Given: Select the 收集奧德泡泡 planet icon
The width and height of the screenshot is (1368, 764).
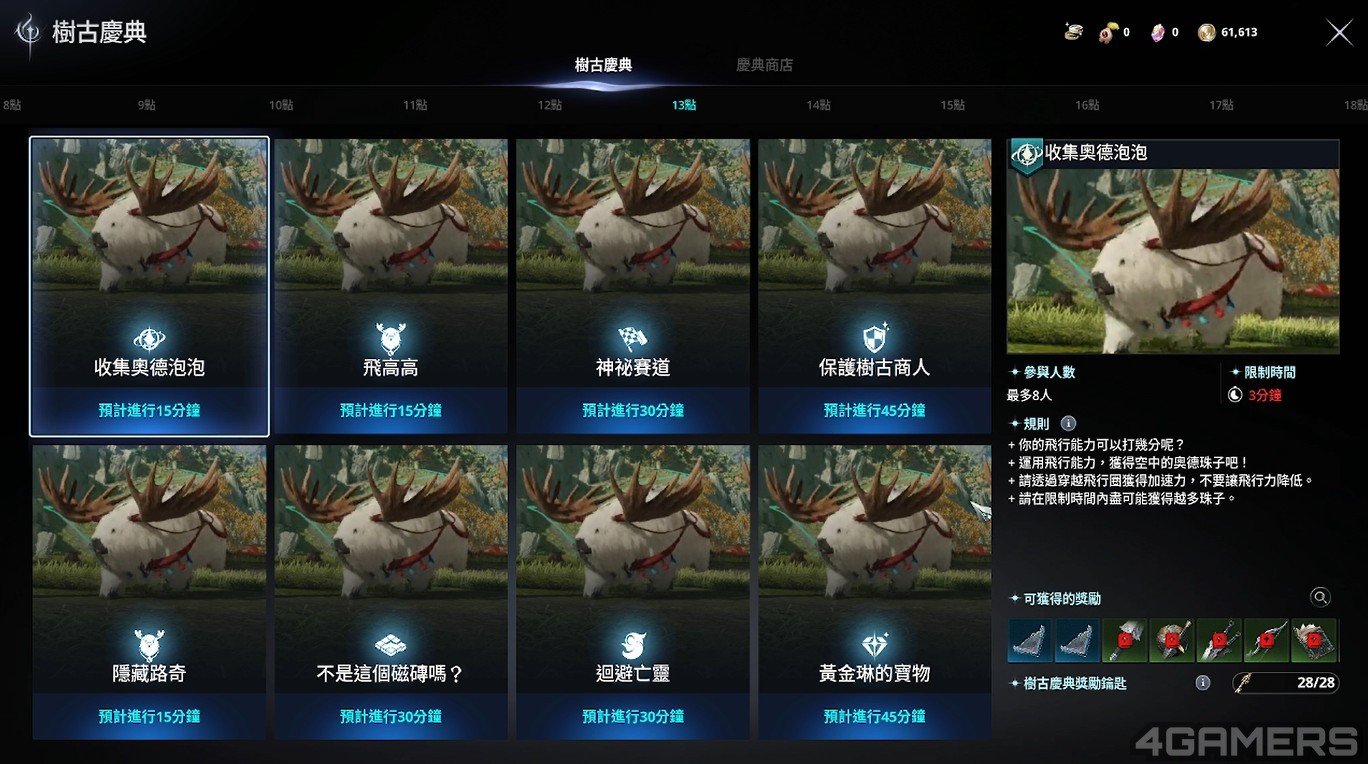Looking at the screenshot, I should click(x=148, y=339).
